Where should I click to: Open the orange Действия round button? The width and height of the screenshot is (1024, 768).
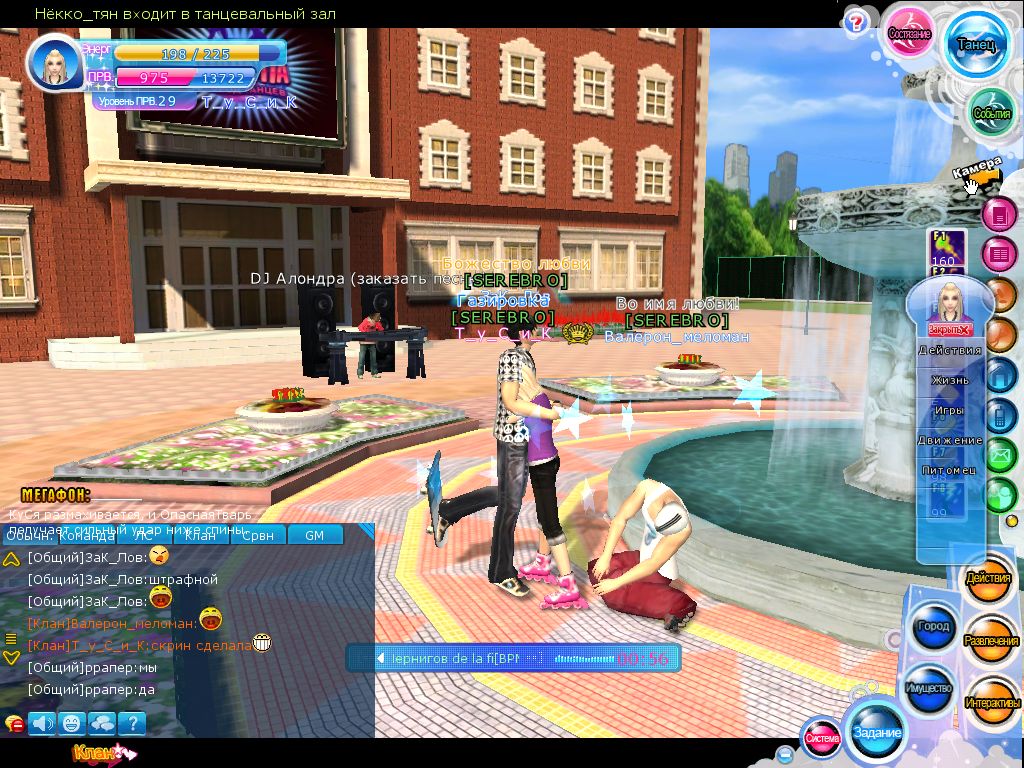pos(988,579)
